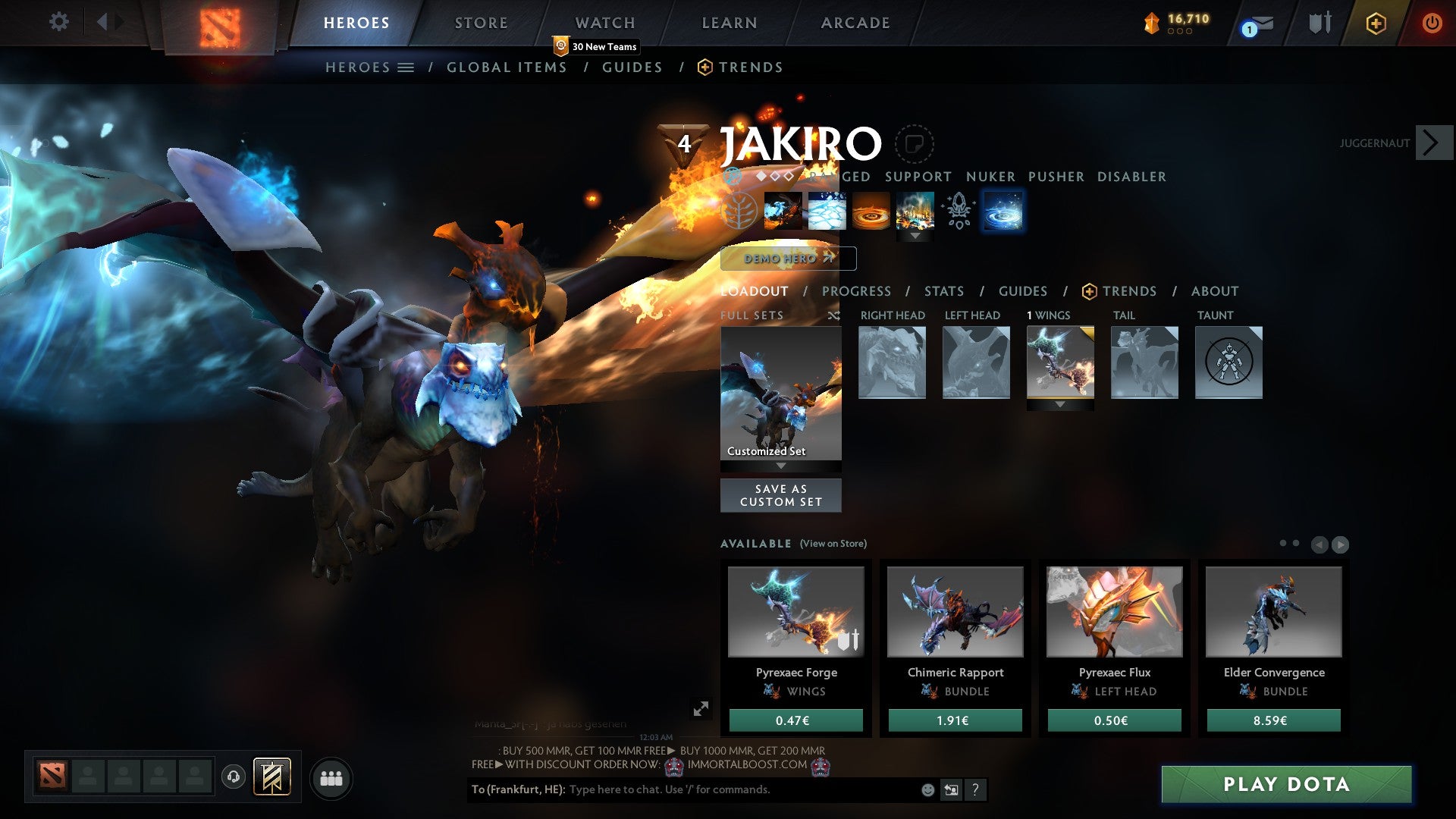
Task: Select the Chimeric Rapport bundle thumbnail
Action: pos(955,612)
